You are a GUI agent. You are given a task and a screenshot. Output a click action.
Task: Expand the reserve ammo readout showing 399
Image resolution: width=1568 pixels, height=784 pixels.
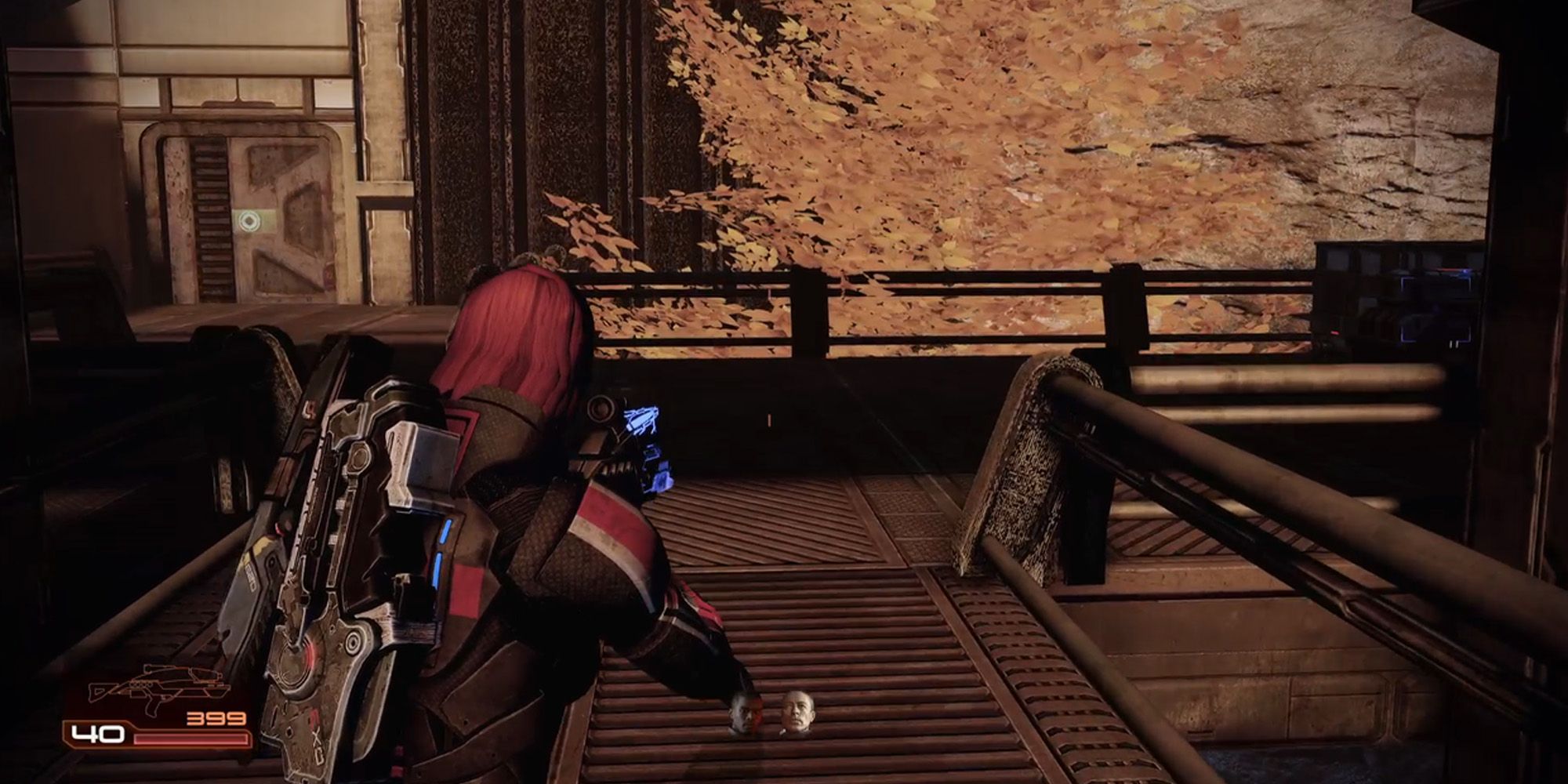[214, 717]
